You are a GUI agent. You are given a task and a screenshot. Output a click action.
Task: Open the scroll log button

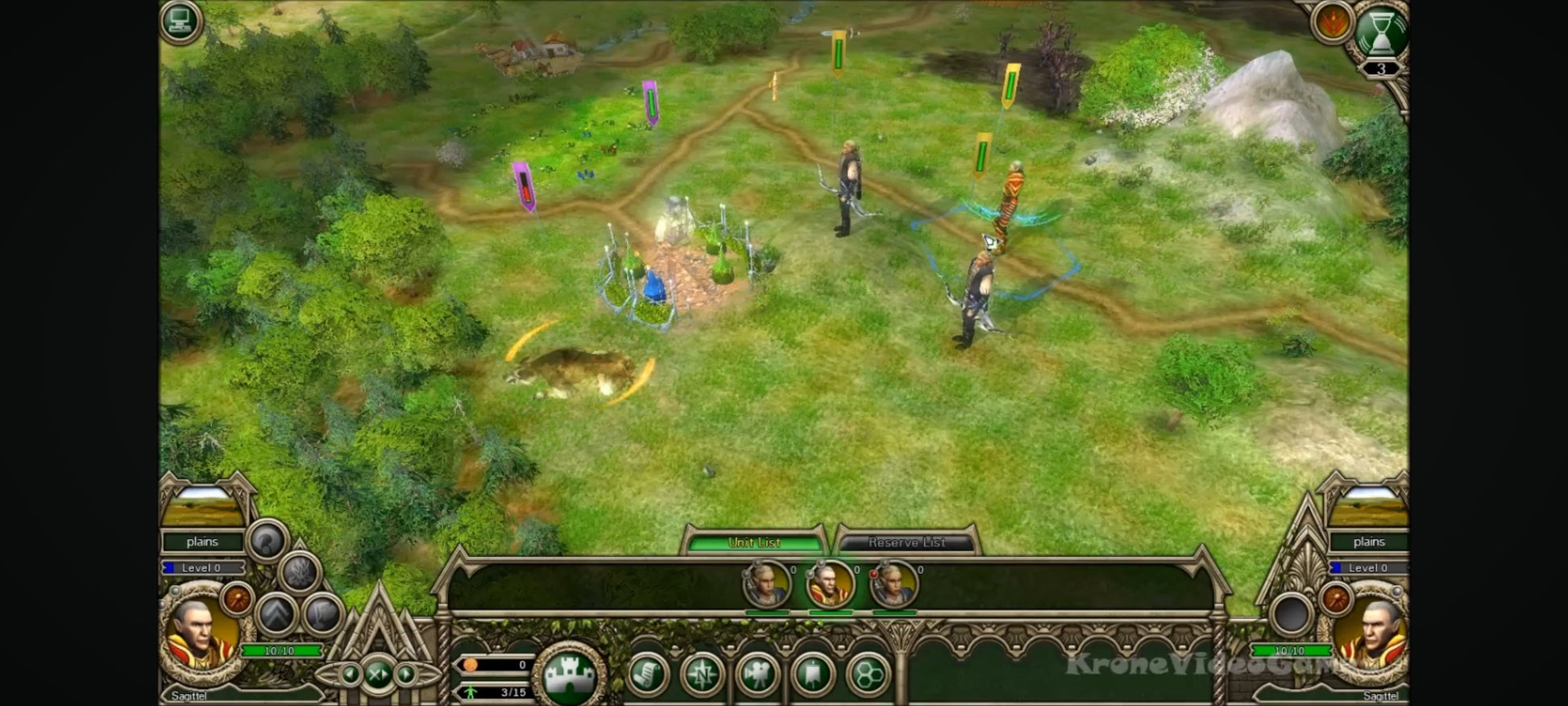(647, 675)
